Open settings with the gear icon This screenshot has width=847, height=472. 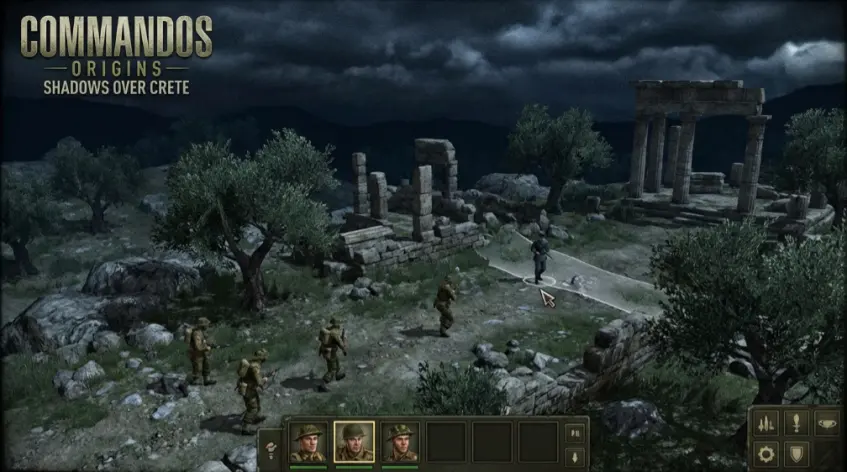[x=768, y=453]
